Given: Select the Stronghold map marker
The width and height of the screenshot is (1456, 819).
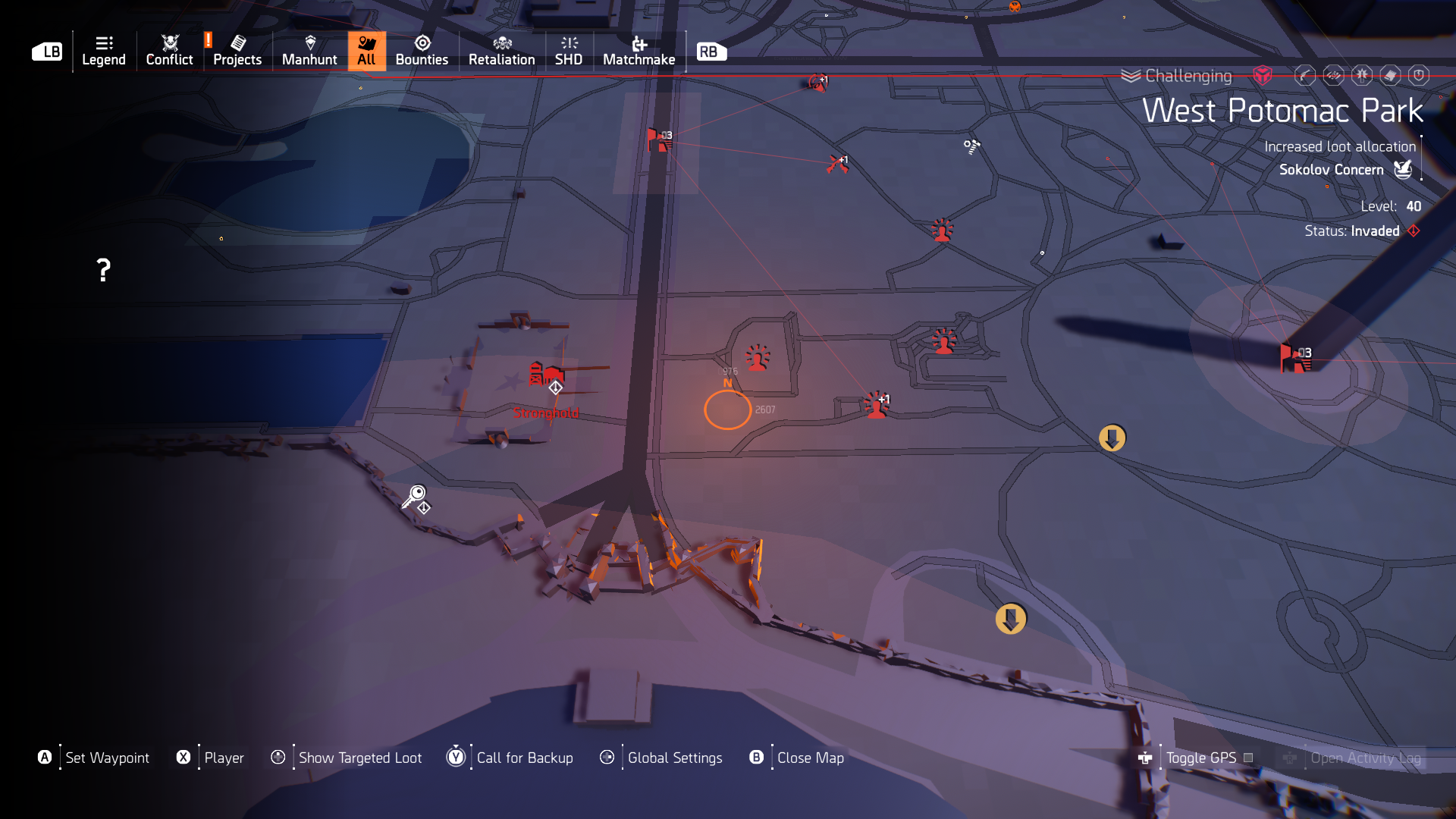Looking at the screenshot, I should (546, 376).
